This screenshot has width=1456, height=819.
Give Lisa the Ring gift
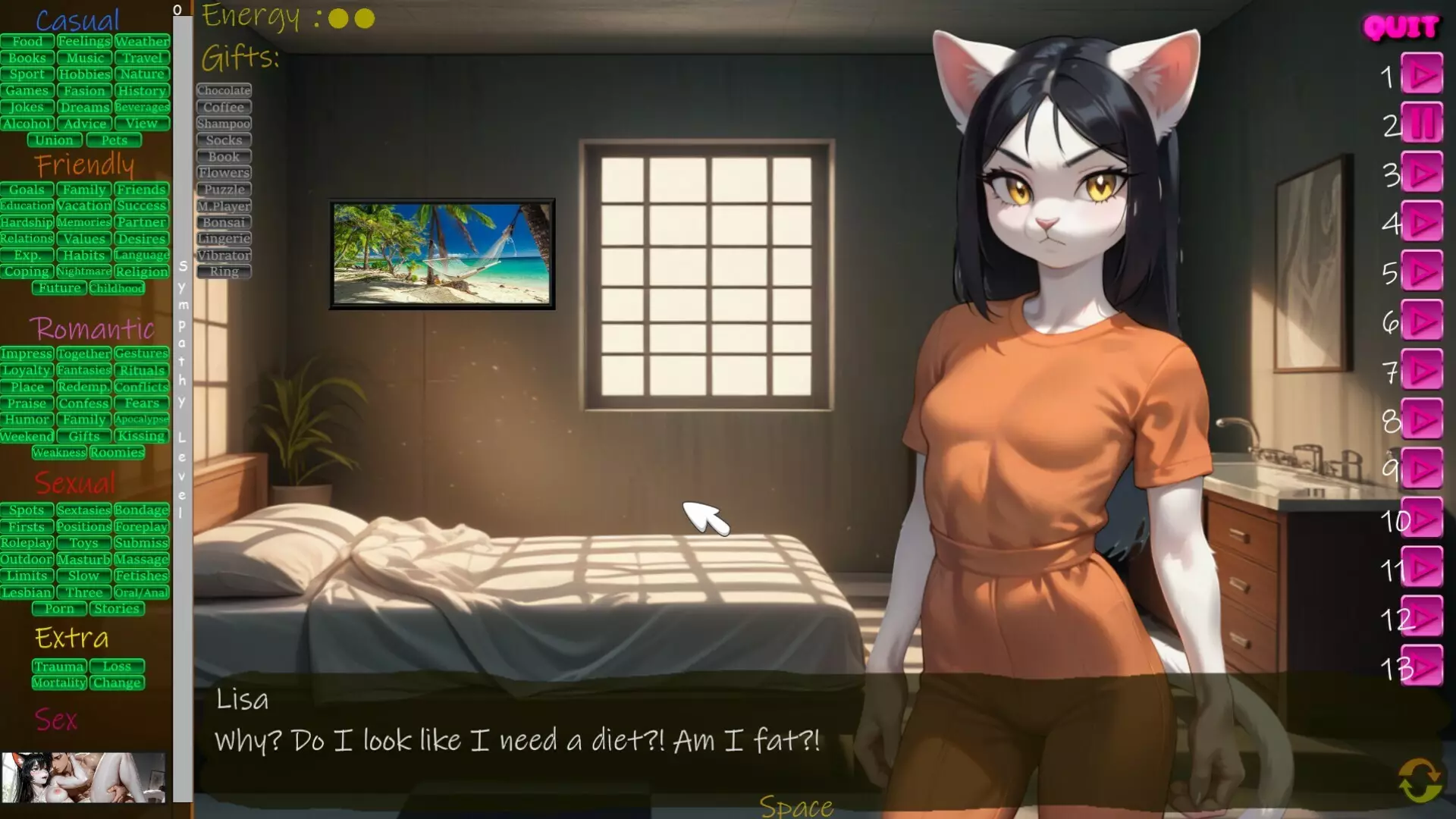[223, 271]
